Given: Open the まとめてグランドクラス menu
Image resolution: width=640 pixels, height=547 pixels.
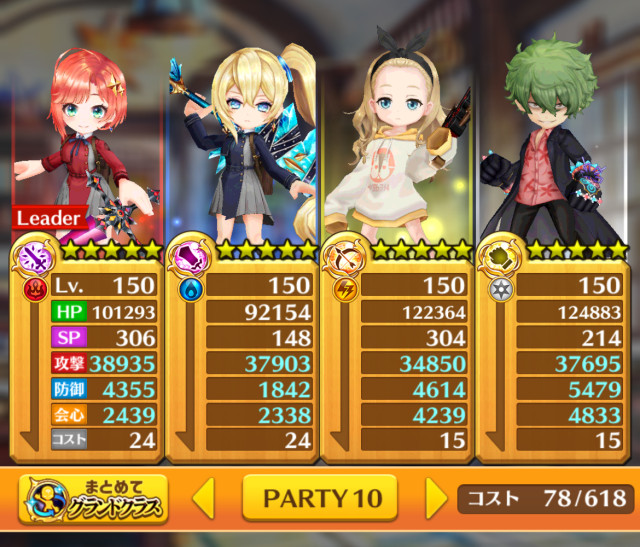Looking at the screenshot, I should coord(93,499).
